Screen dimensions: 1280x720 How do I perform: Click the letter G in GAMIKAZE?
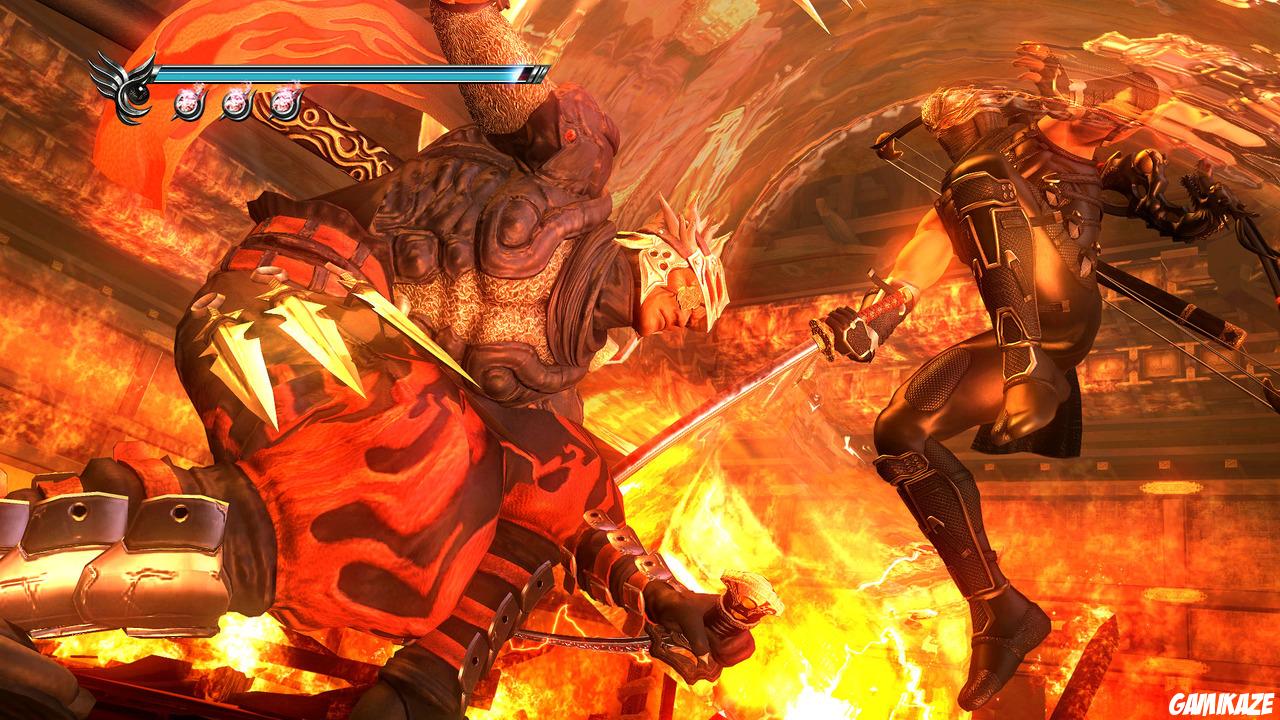(x=1176, y=702)
